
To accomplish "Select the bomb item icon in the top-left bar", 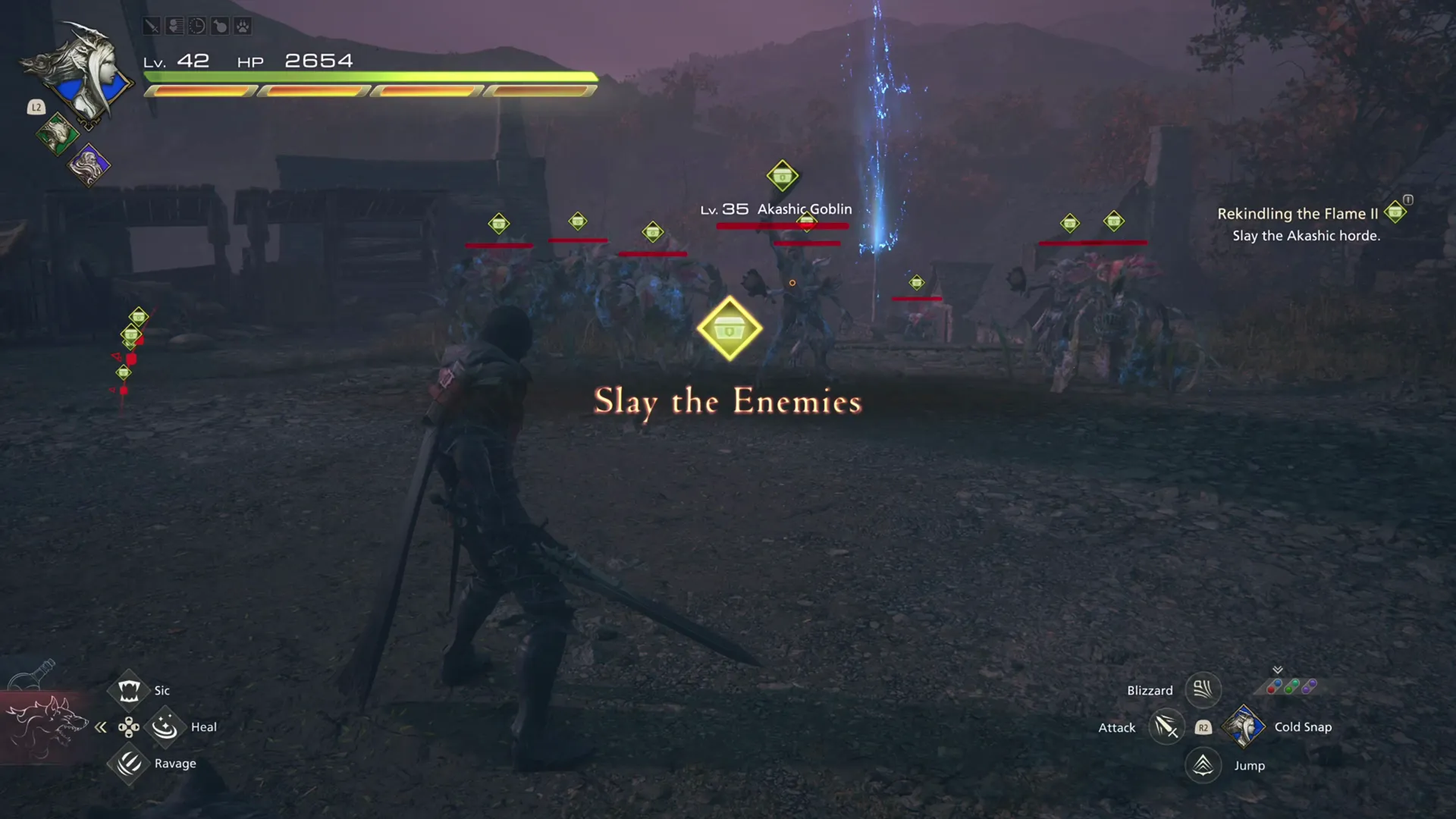I will point(221,26).
